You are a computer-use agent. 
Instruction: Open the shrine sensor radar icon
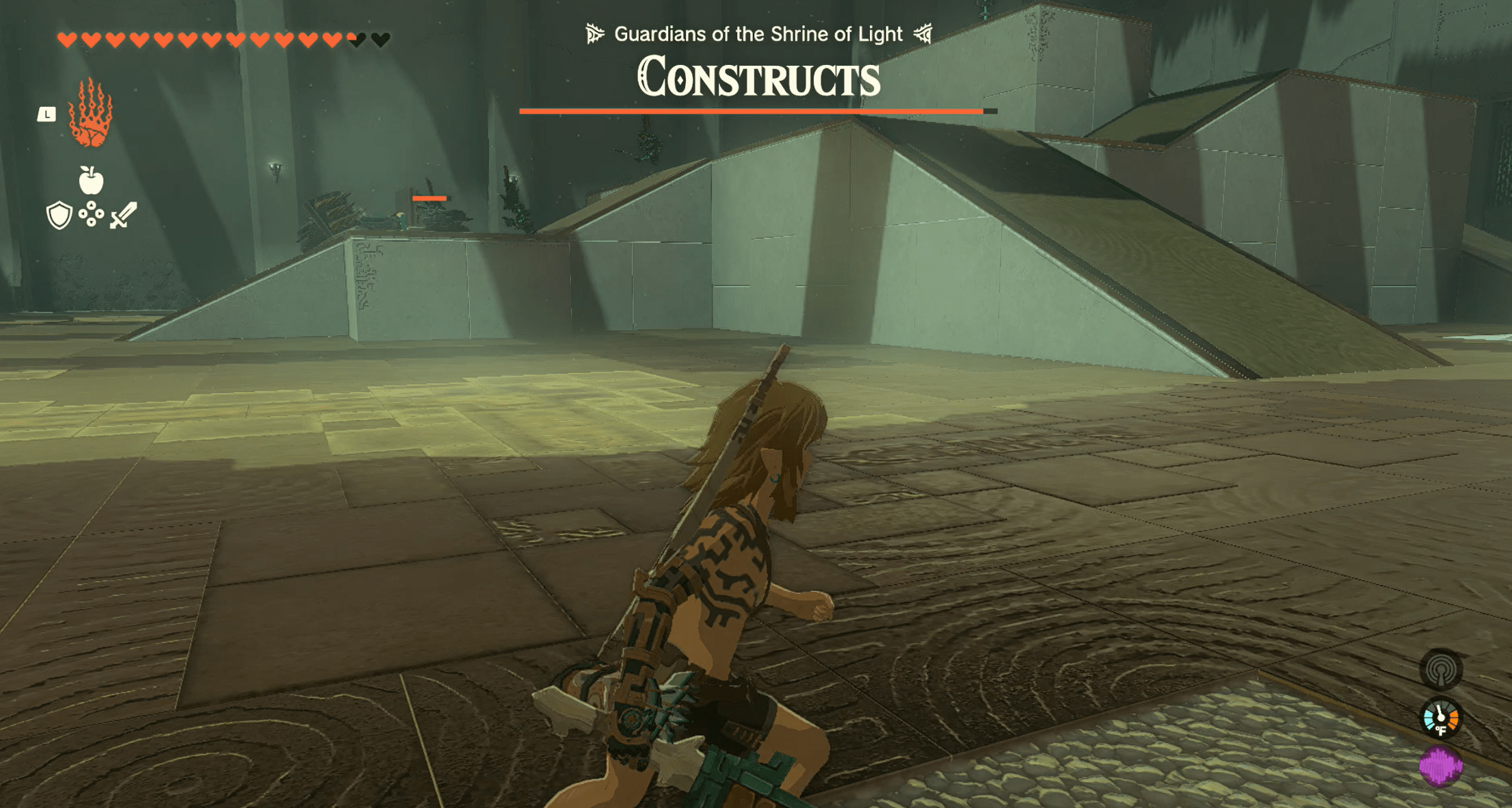click(1441, 670)
